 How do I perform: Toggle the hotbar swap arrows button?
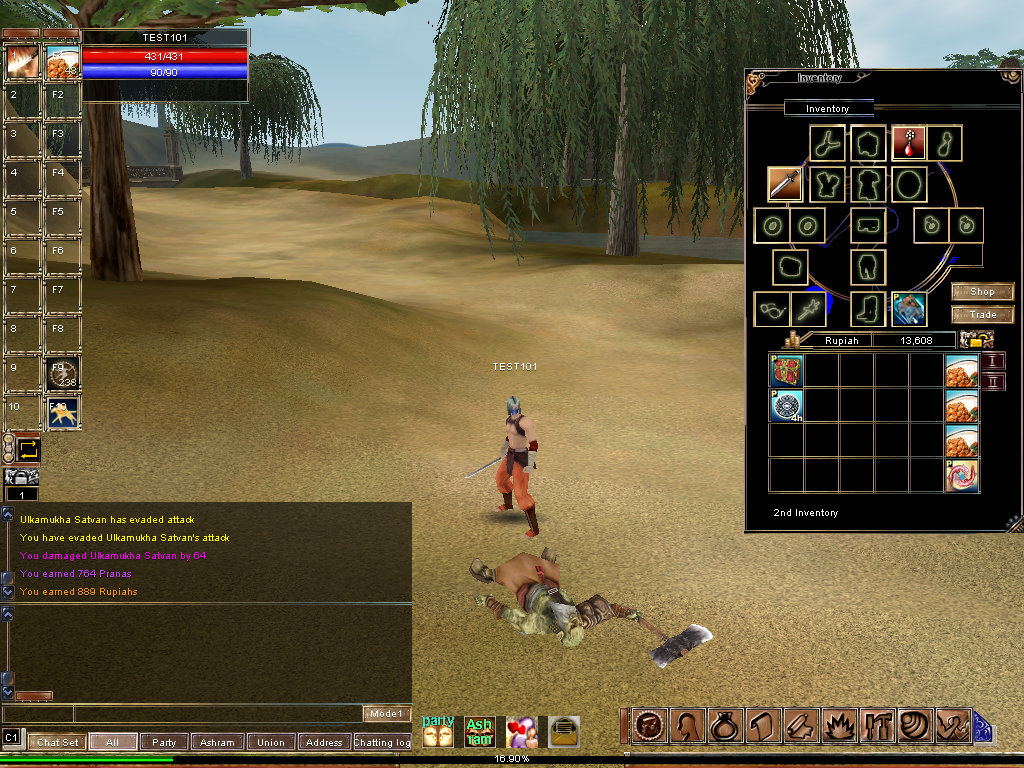click(28, 449)
